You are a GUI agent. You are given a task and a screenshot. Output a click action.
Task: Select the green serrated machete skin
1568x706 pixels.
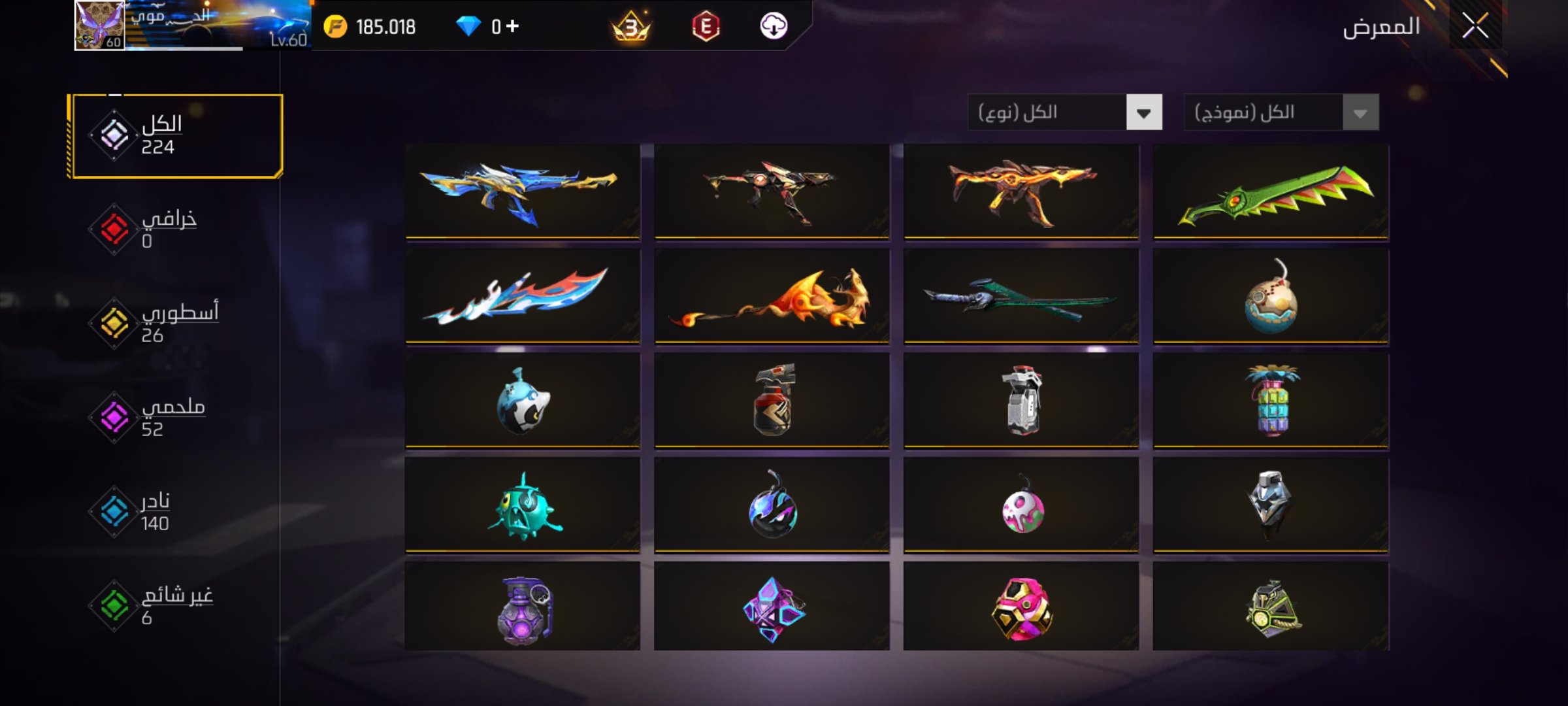(x=1271, y=191)
